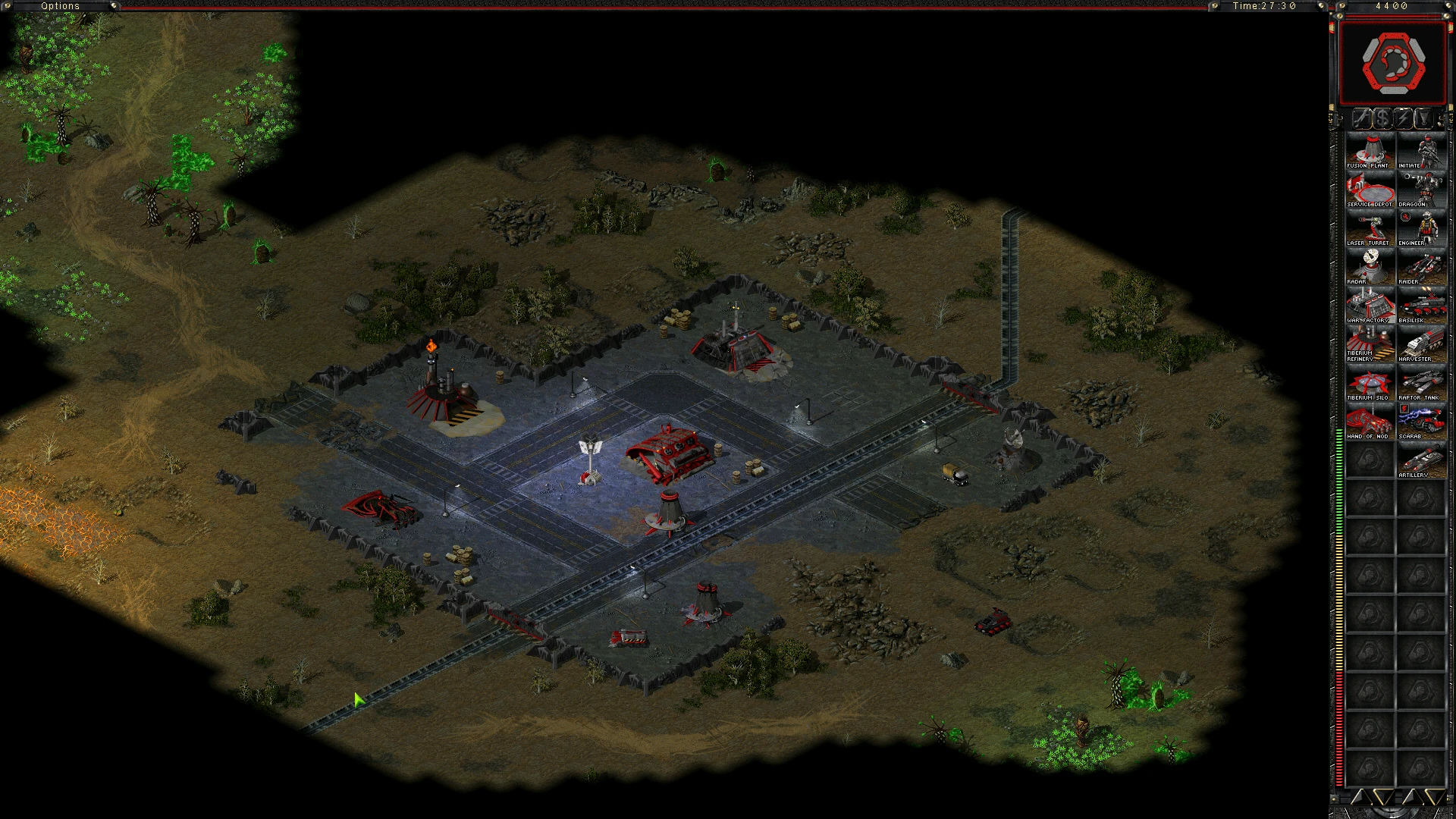This screenshot has height=819, width=1456.
Task: Build a Fusion Plant
Action: point(1370,151)
